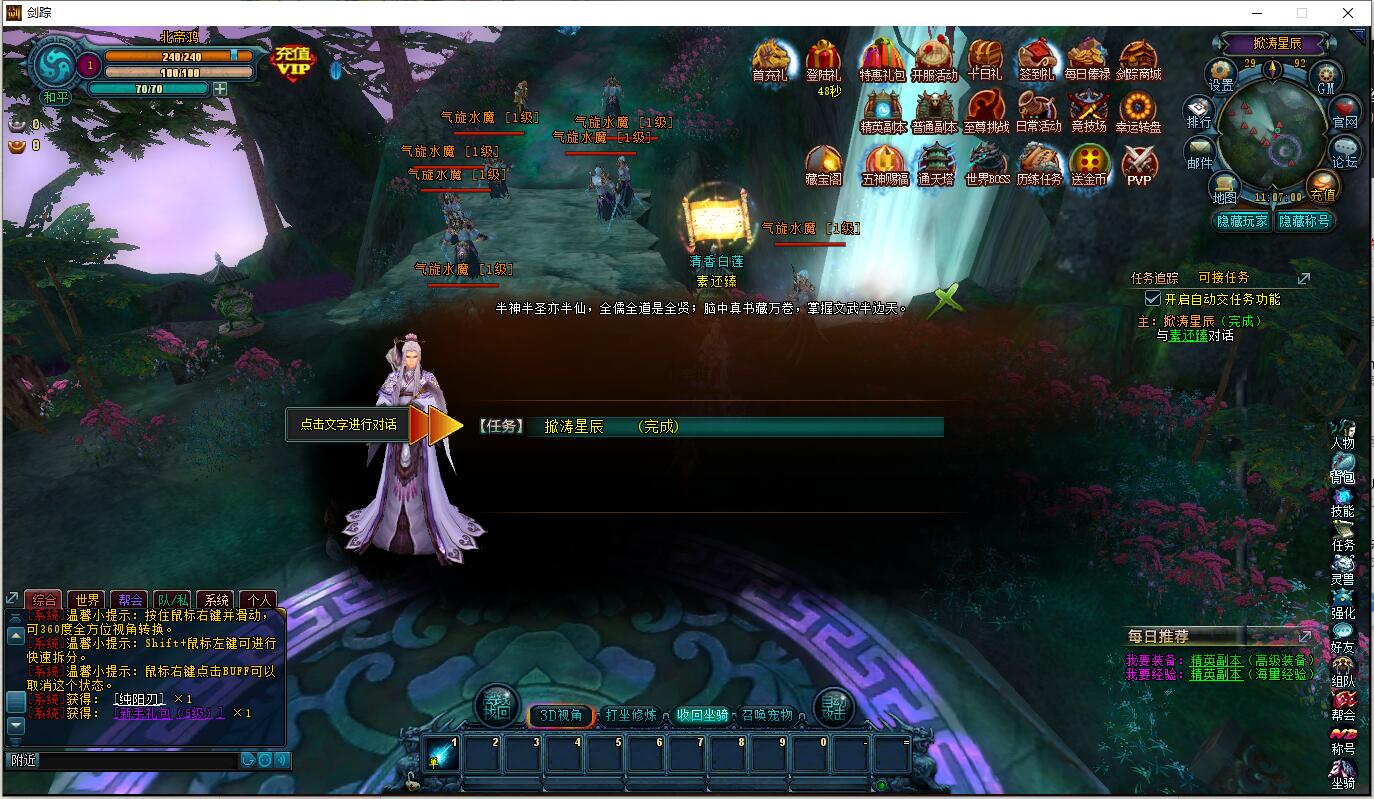
Task: Open the 幸运转盘 lucky wheel
Action: tap(1139, 107)
